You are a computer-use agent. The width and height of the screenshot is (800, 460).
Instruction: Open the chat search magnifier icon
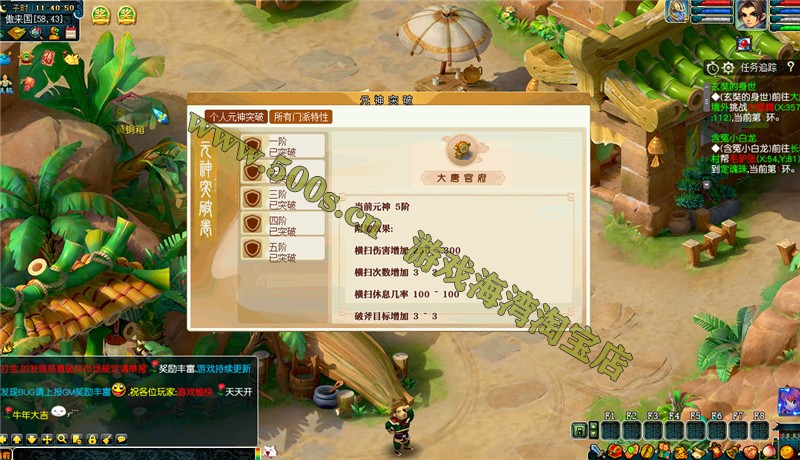point(61,439)
